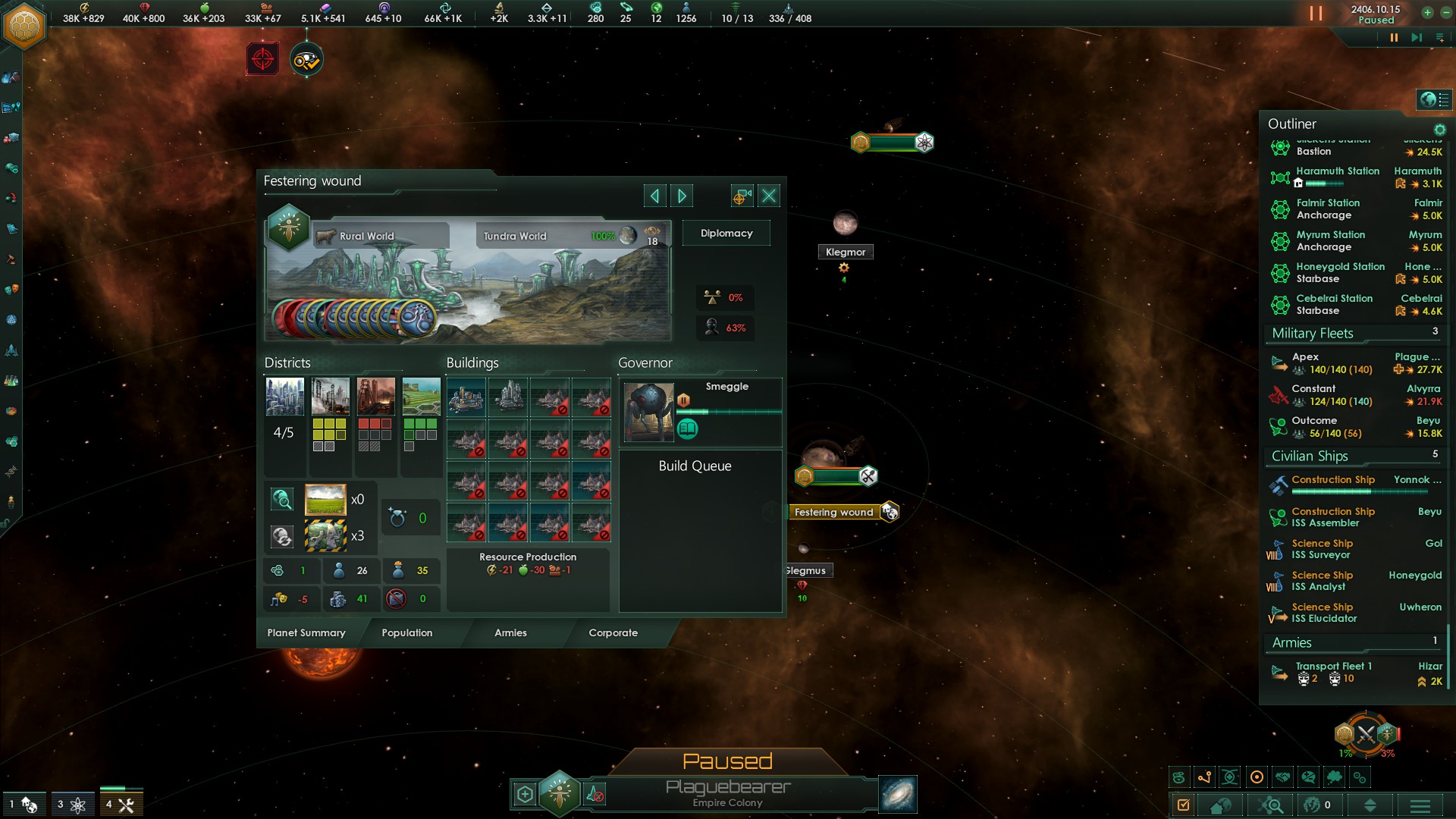1456x819 pixels.
Task: Open the empire emblem government menu
Action: pyautogui.click(x=25, y=25)
